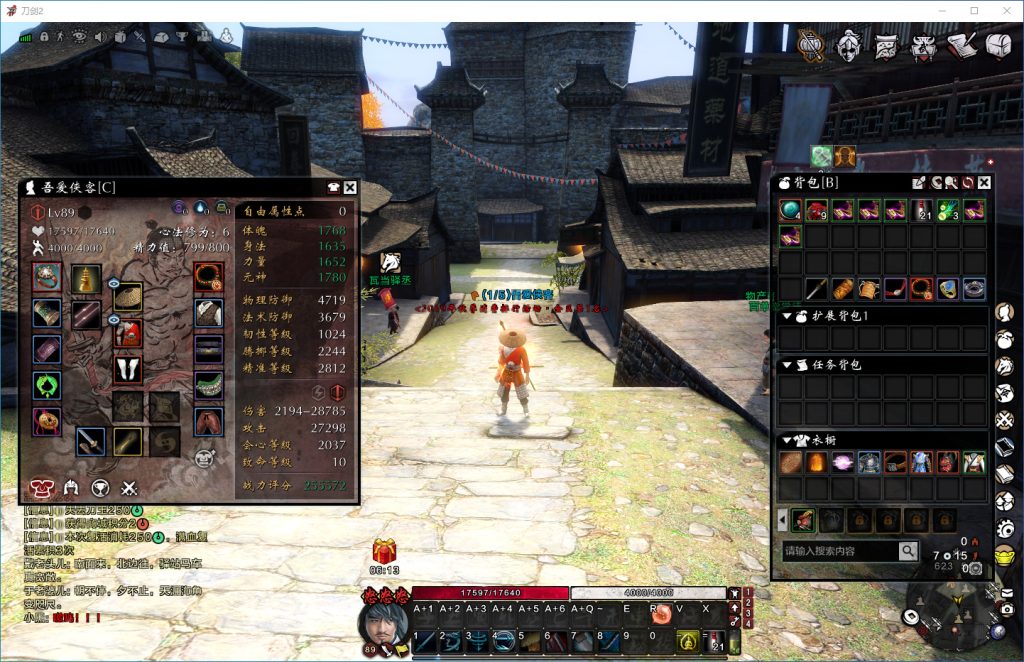The width and height of the screenshot is (1024, 662).
Task: Maximize the game window
Action: [974, 10]
